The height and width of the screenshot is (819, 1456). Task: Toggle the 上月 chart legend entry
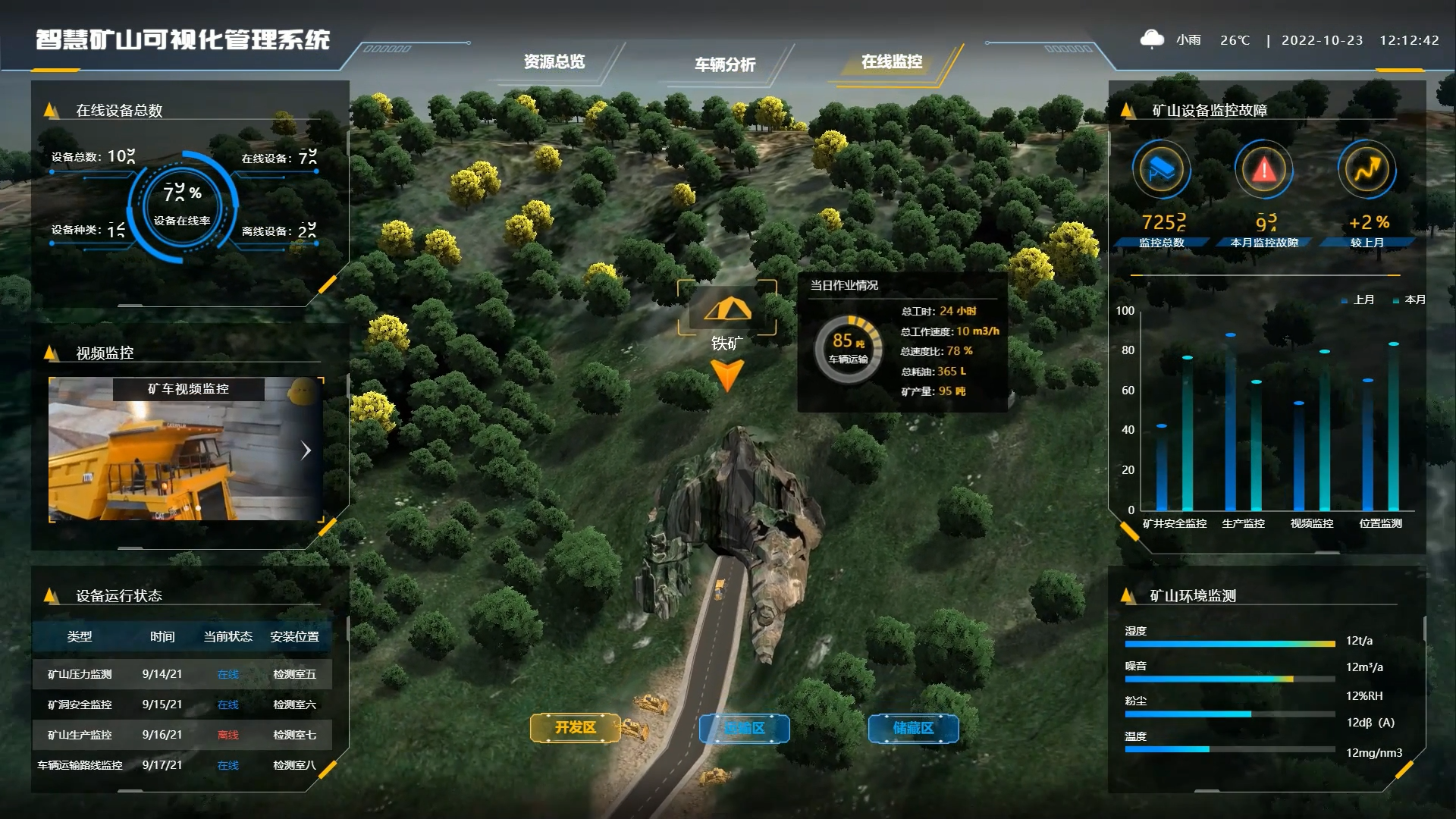coord(1358,300)
